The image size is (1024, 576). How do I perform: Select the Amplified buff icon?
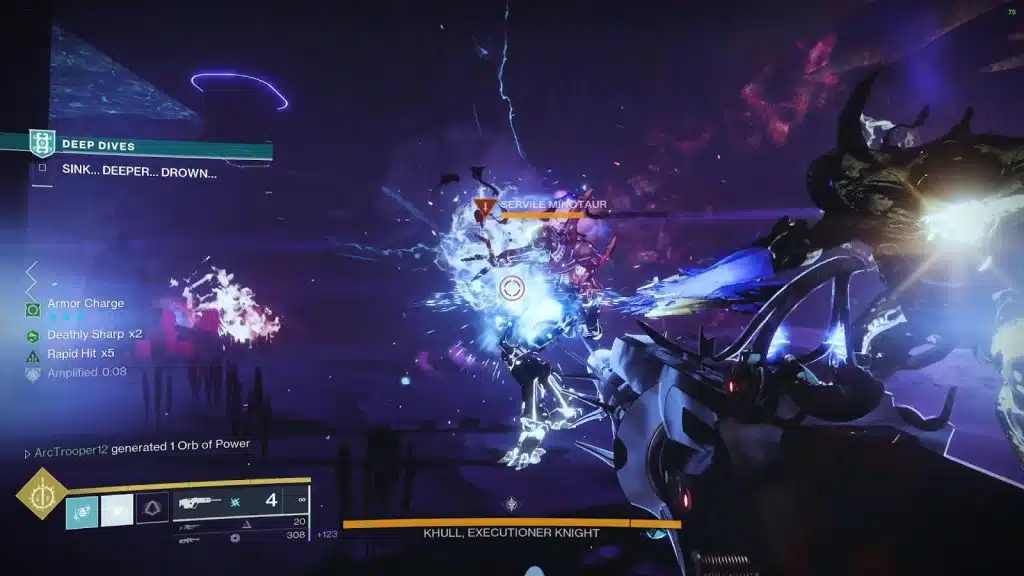point(32,373)
